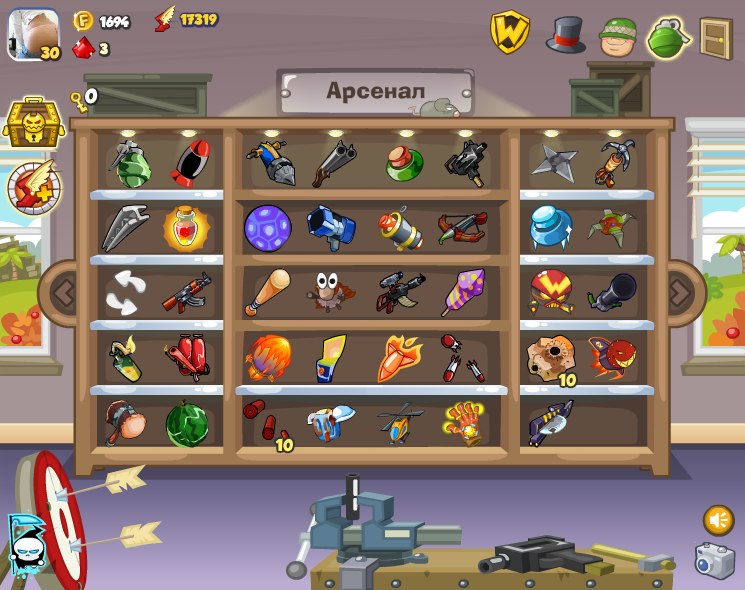Choose the yellow helicopter weapon
The image size is (745, 590).
[400, 424]
